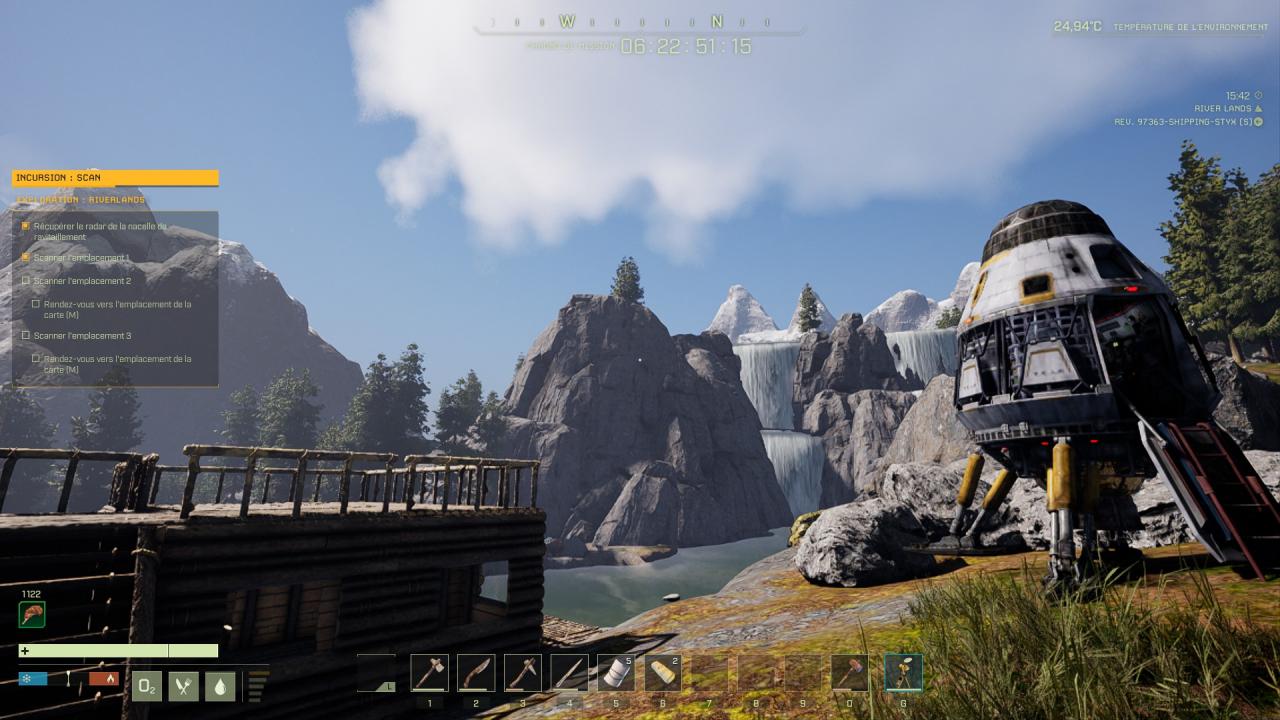This screenshot has height=720, width=1280.
Task: Choose the pickaxe in hotbar slot 3
Action: click(523, 673)
